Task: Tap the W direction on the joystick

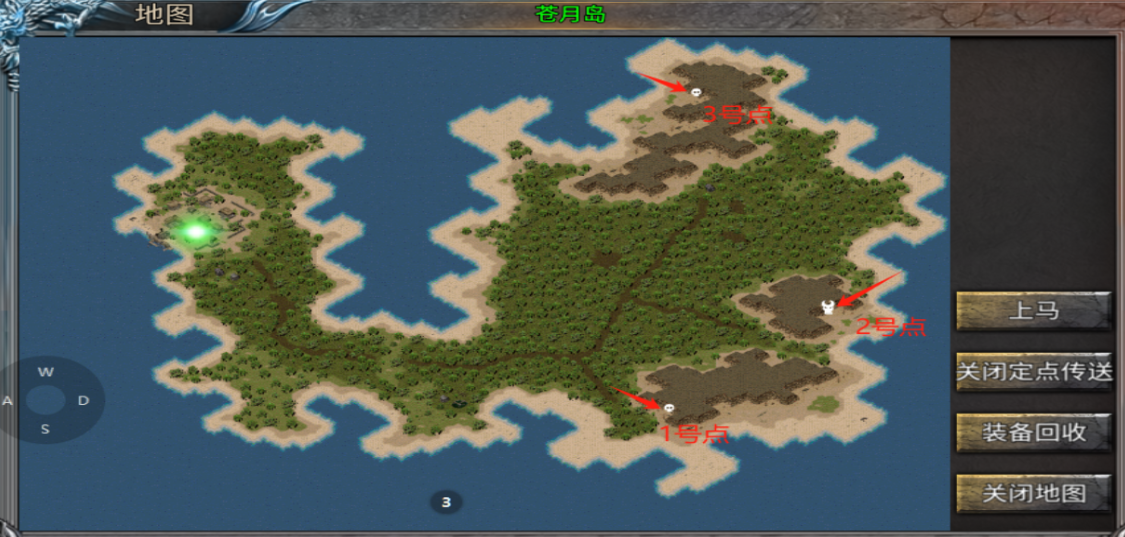Action: point(45,372)
